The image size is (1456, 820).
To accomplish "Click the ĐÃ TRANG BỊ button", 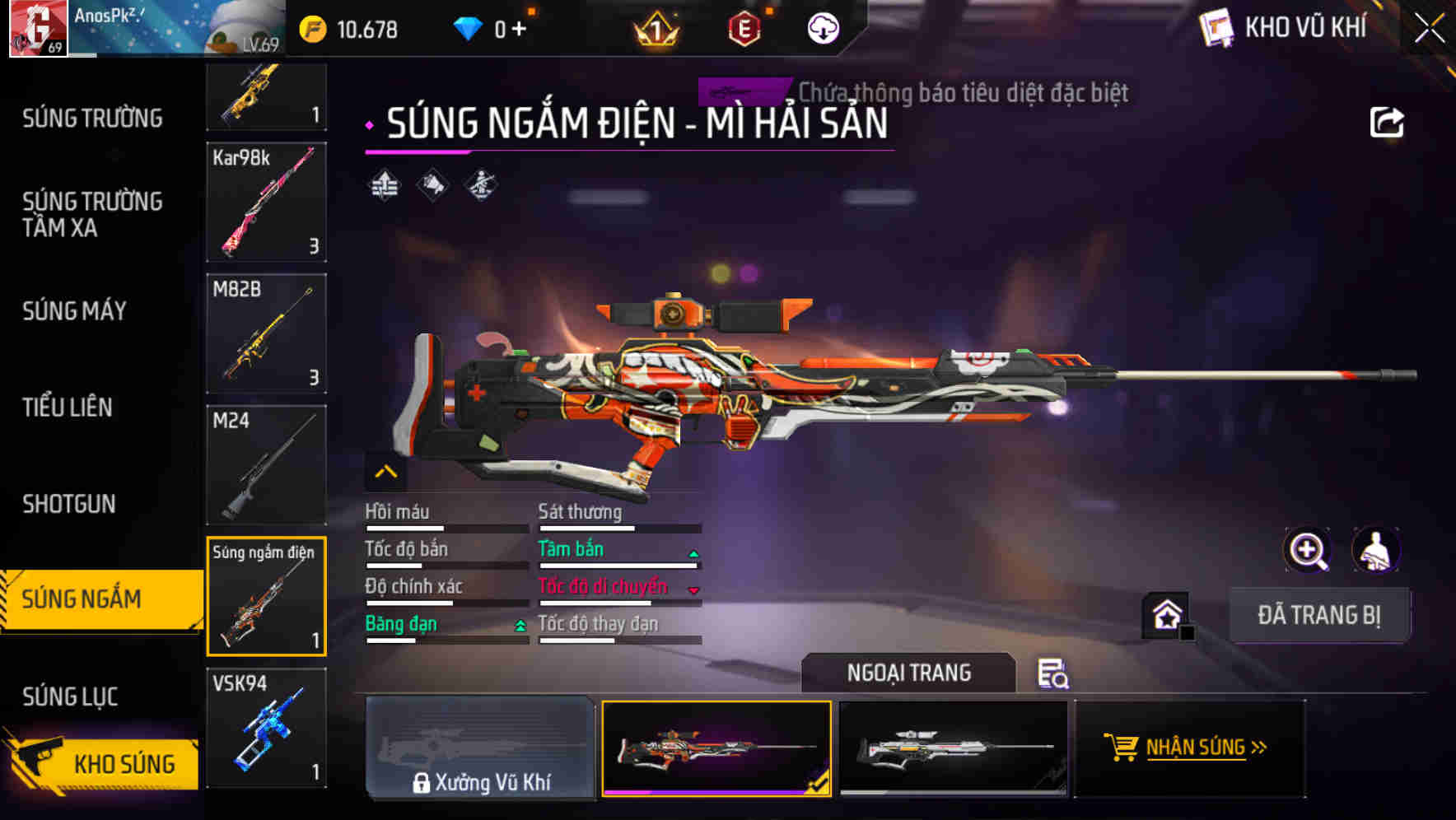I will (1318, 615).
